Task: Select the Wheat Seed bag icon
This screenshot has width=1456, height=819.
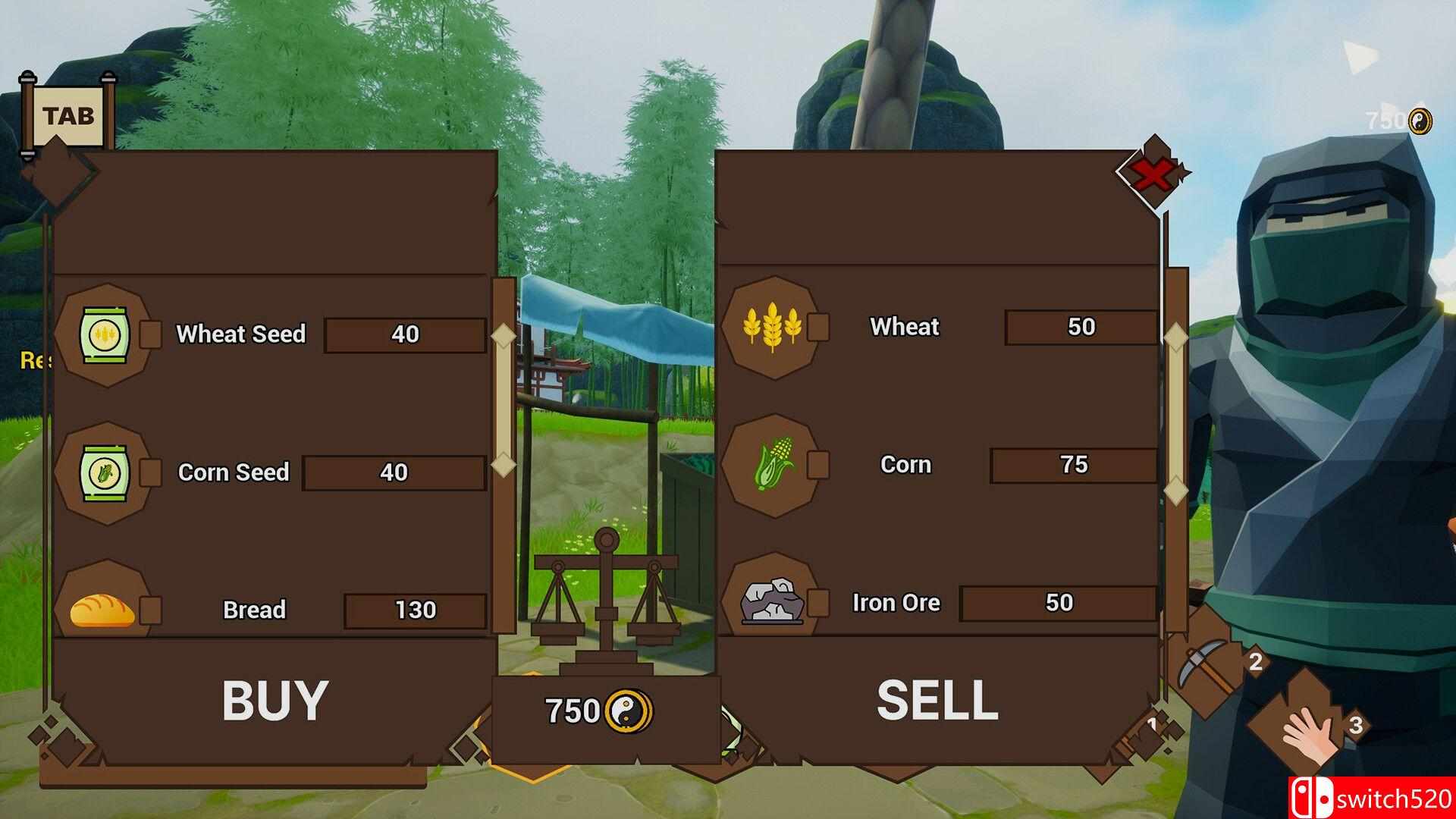Action: click(x=105, y=334)
